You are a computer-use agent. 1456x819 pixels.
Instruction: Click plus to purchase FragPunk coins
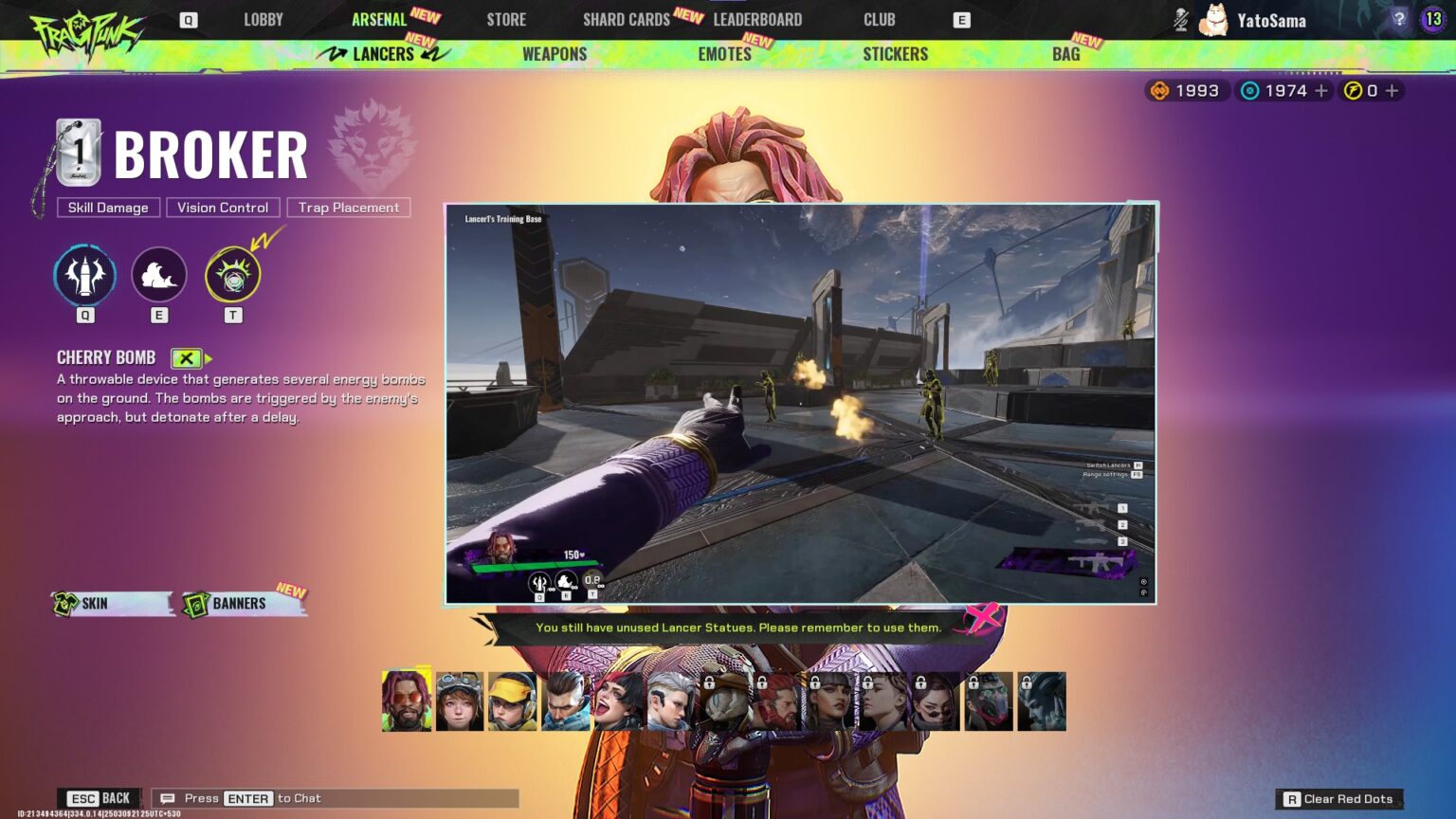click(1391, 90)
